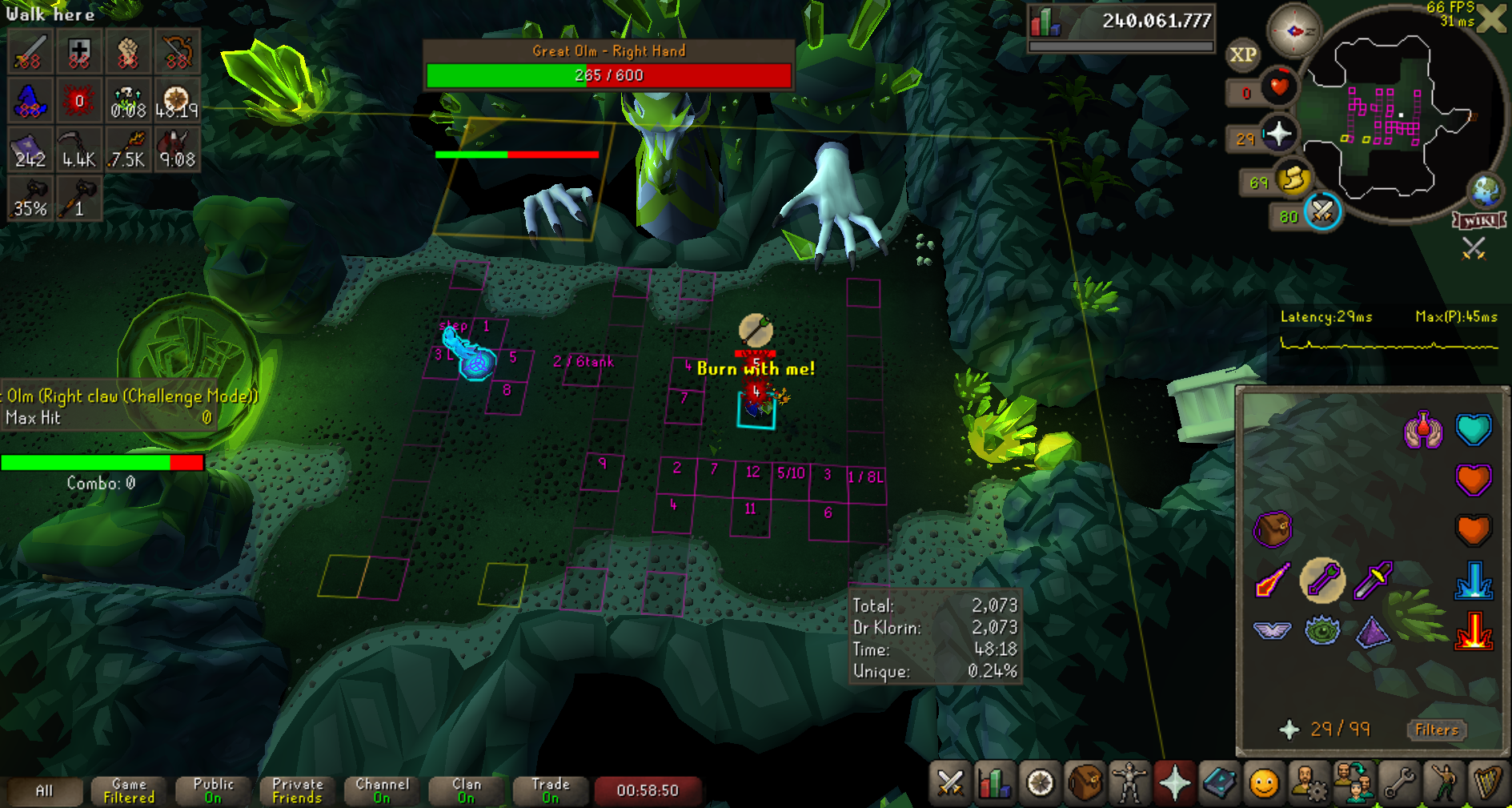Open the spellbook tab

(1219, 783)
